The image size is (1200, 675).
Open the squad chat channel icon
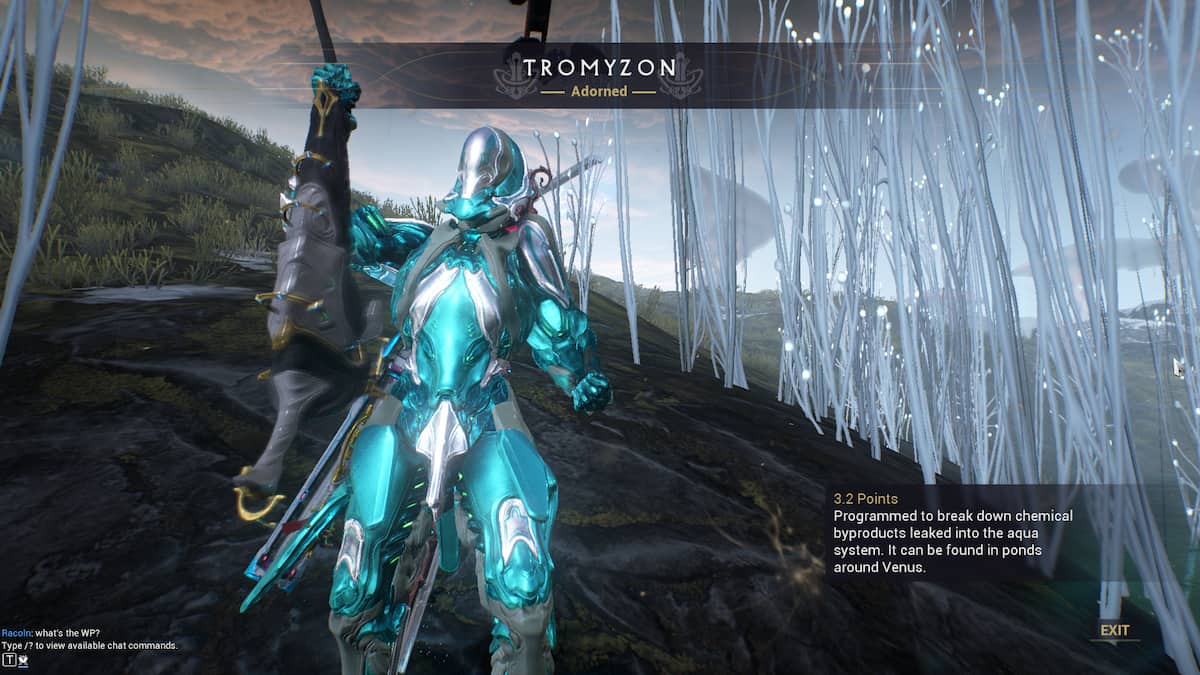click(23, 660)
